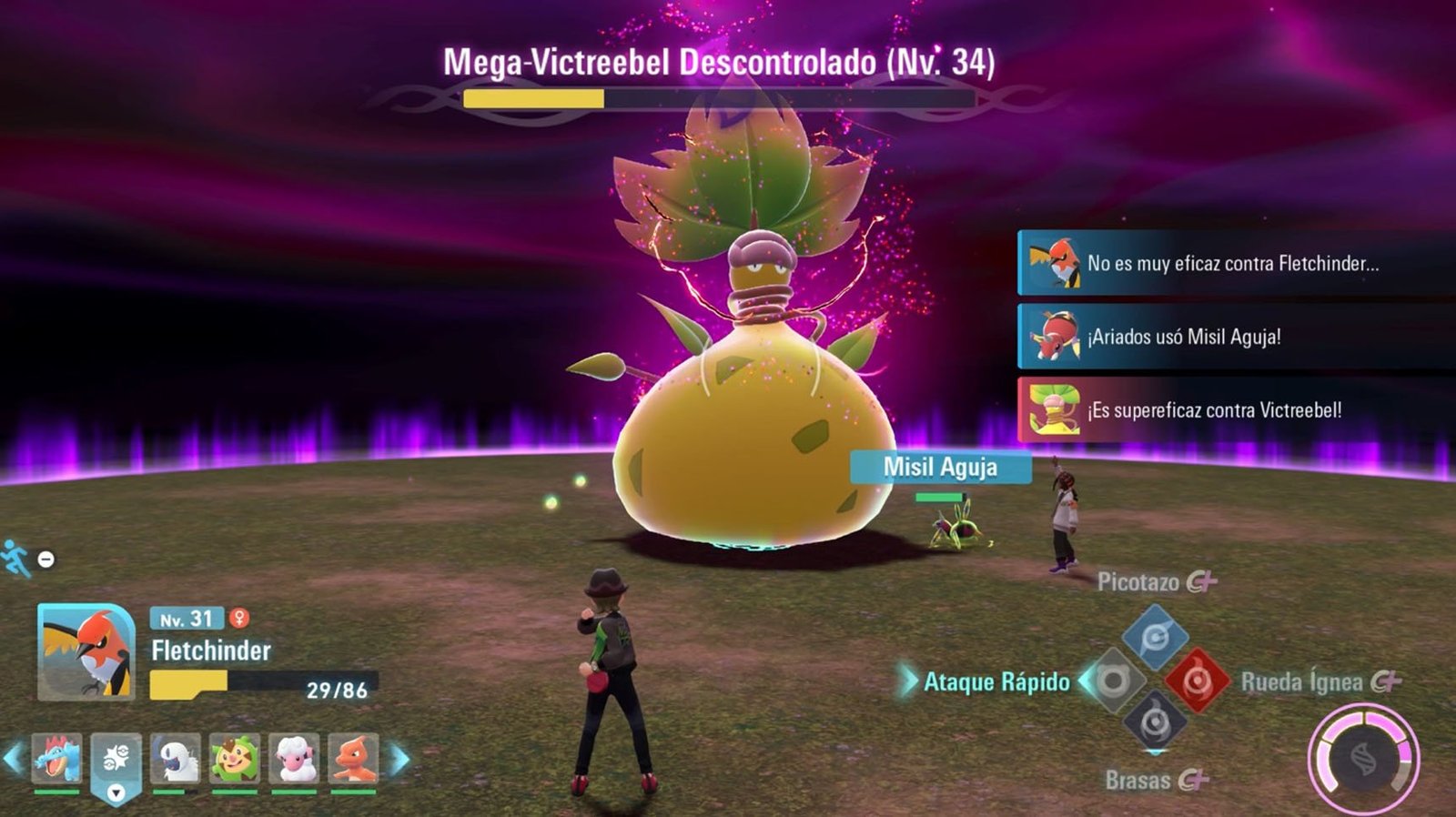The width and height of the screenshot is (1456, 817).
Task: Click the Misil Aguja move banner
Action: [x=940, y=469]
